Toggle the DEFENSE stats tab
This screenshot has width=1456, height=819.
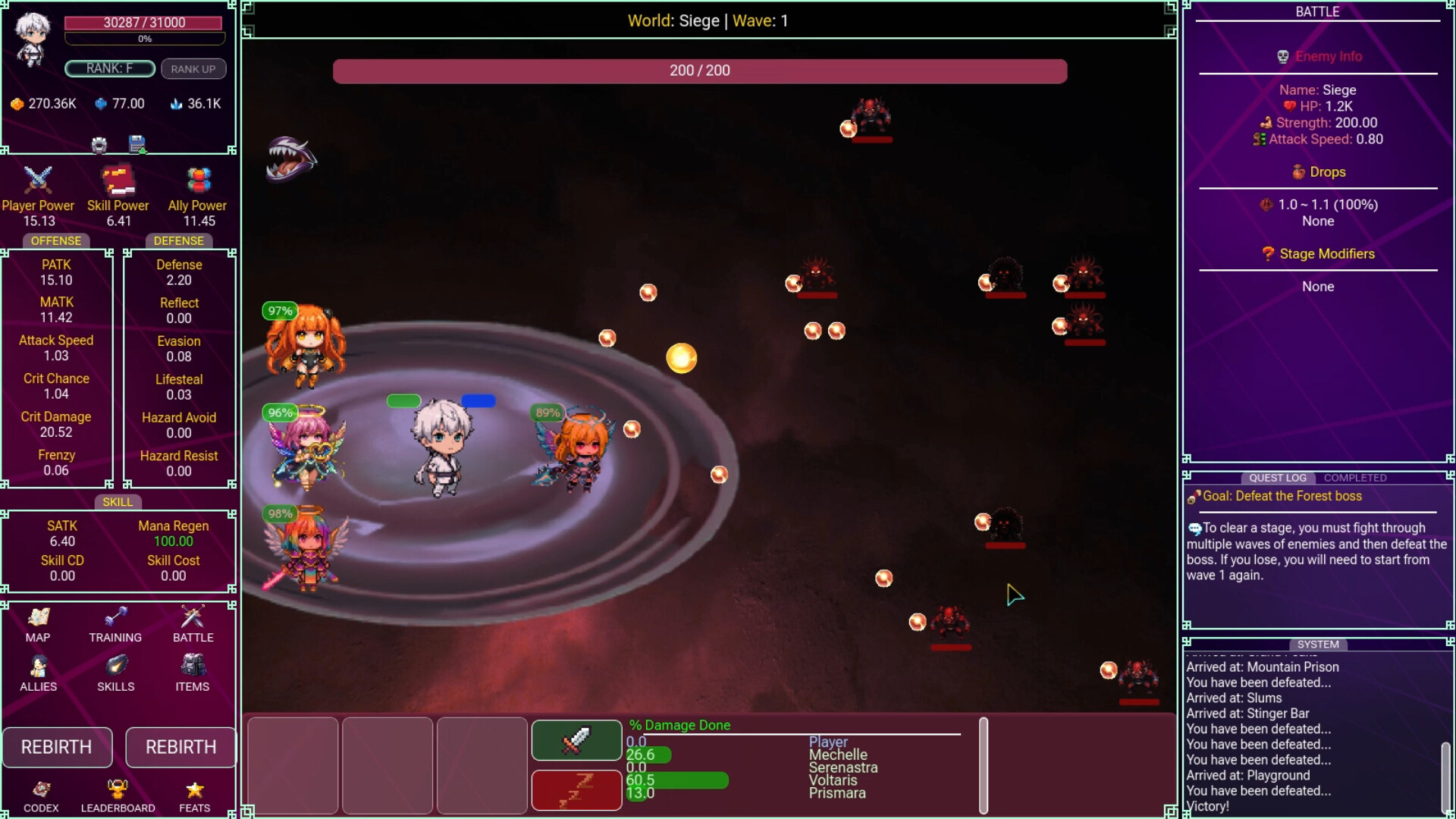(177, 240)
